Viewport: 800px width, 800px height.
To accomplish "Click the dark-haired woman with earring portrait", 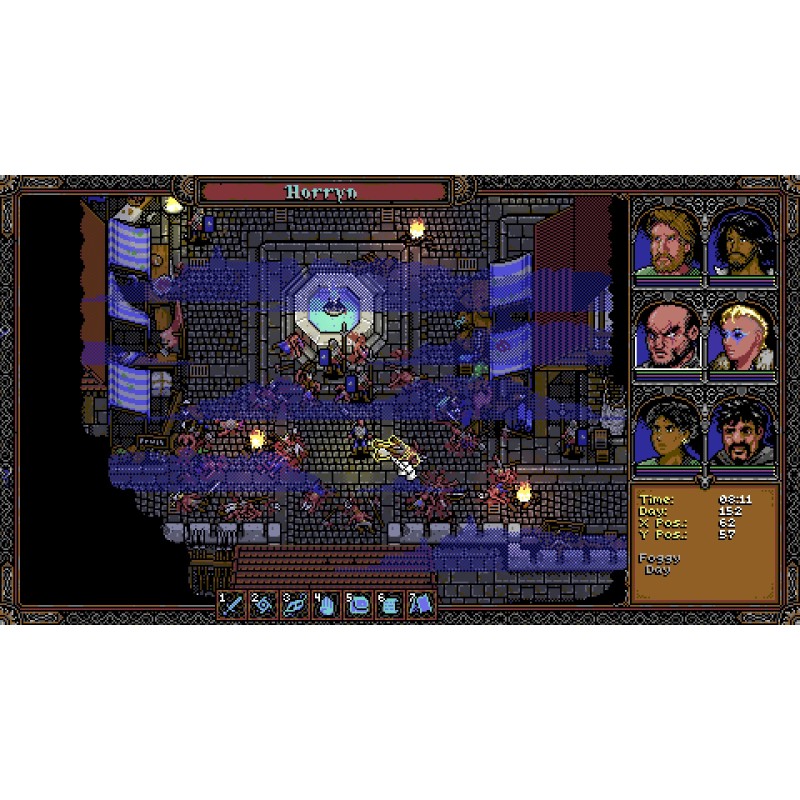I will (x=667, y=431).
